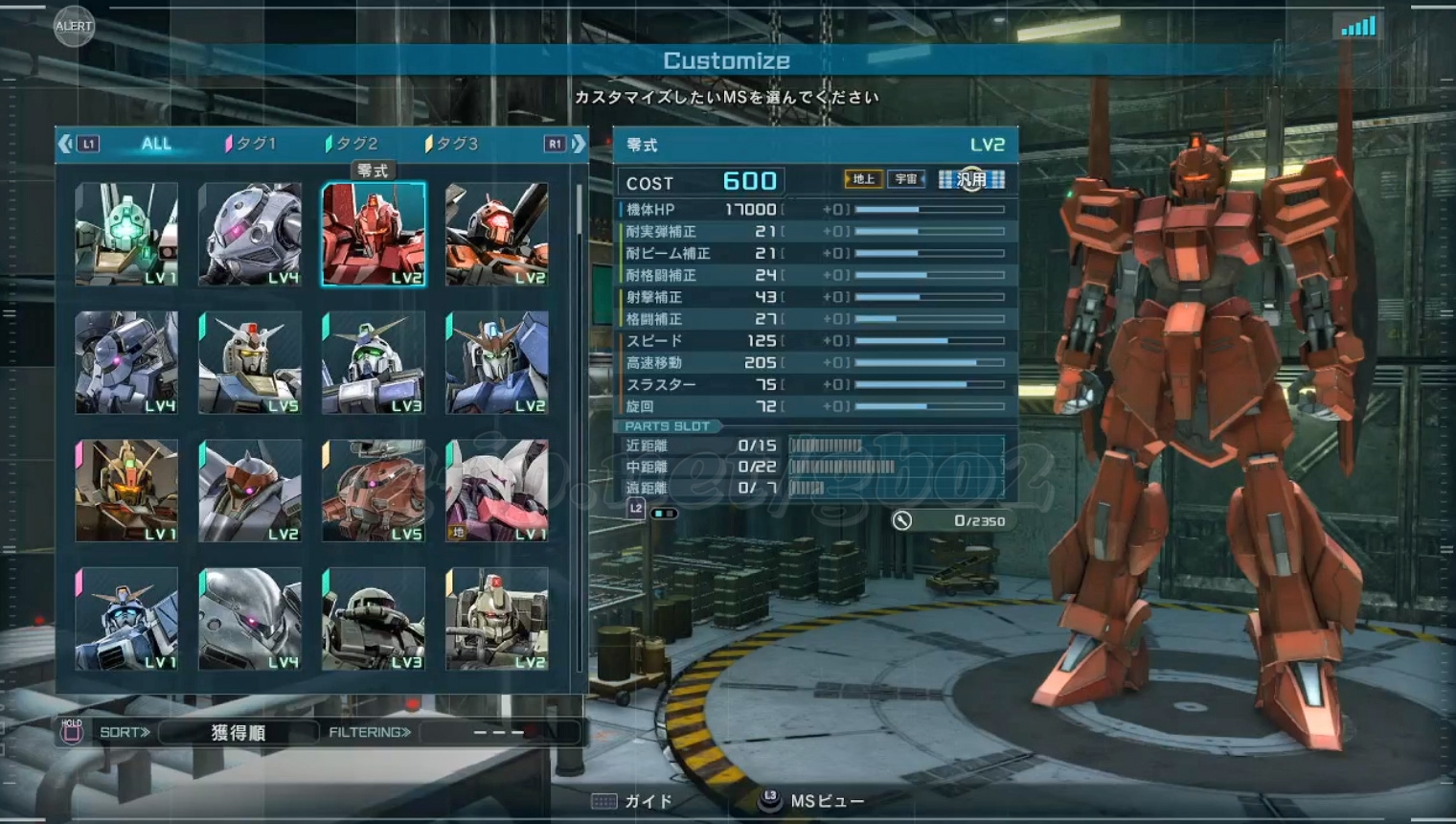Screen dimensions: 1456x824
Task: Switch to the ALL tab
Action: click(x=156, y=144)
